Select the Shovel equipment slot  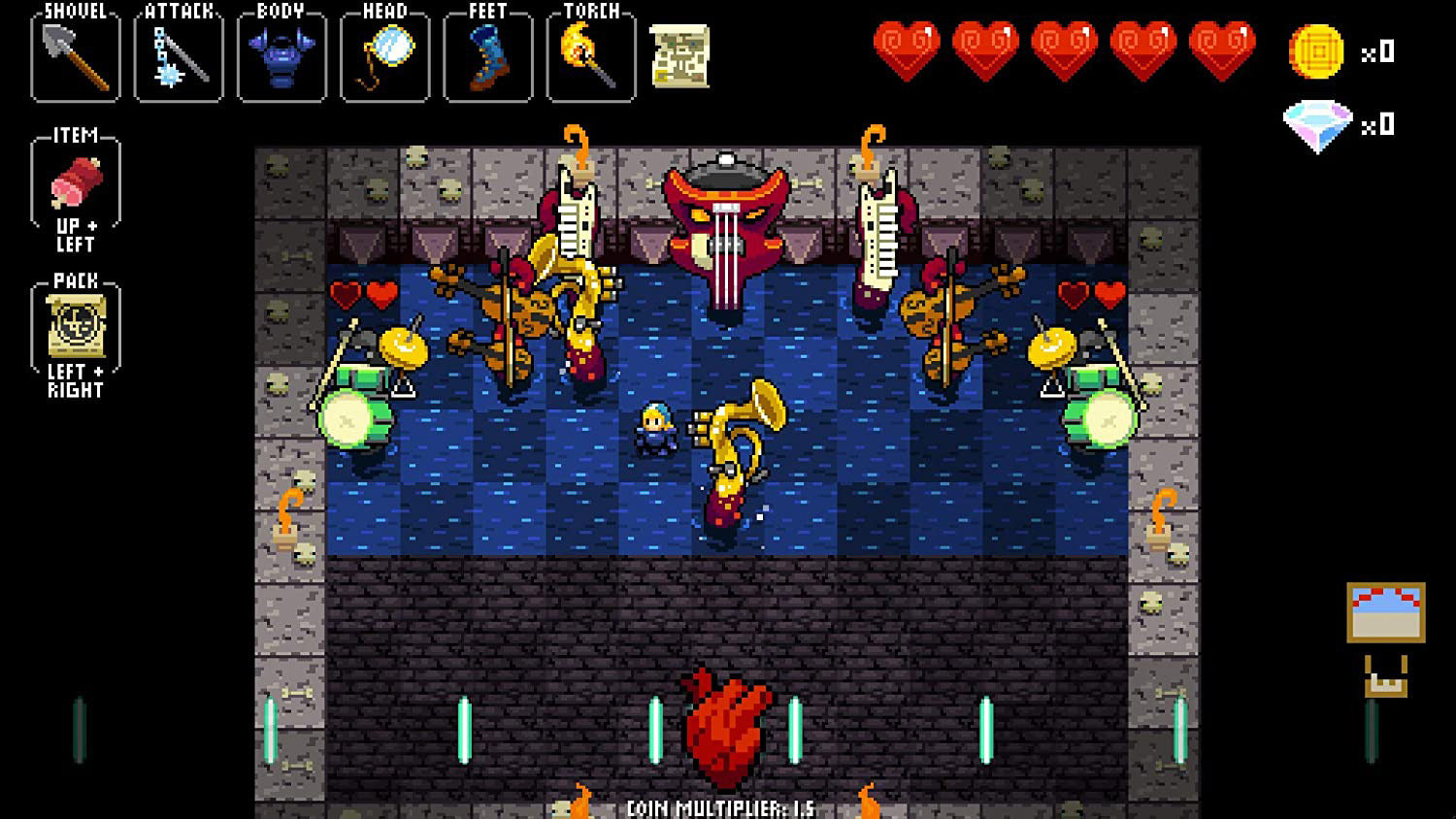pos(76,56)
